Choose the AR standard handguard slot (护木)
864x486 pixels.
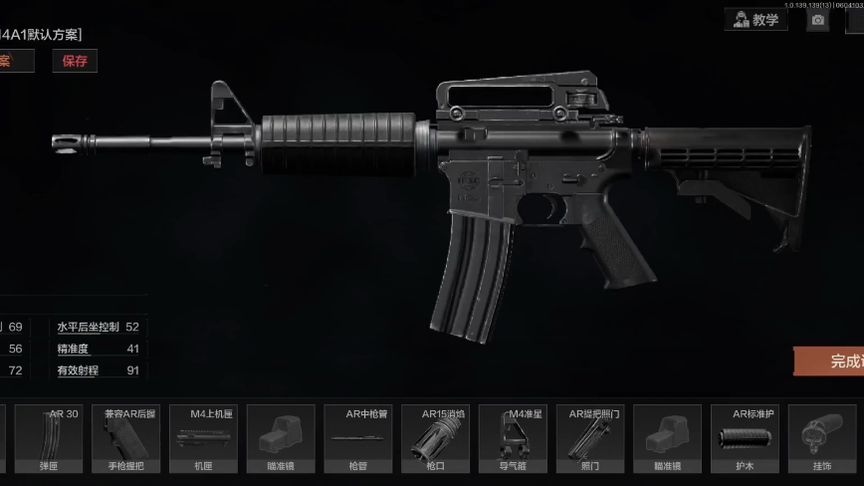(745, 439)
